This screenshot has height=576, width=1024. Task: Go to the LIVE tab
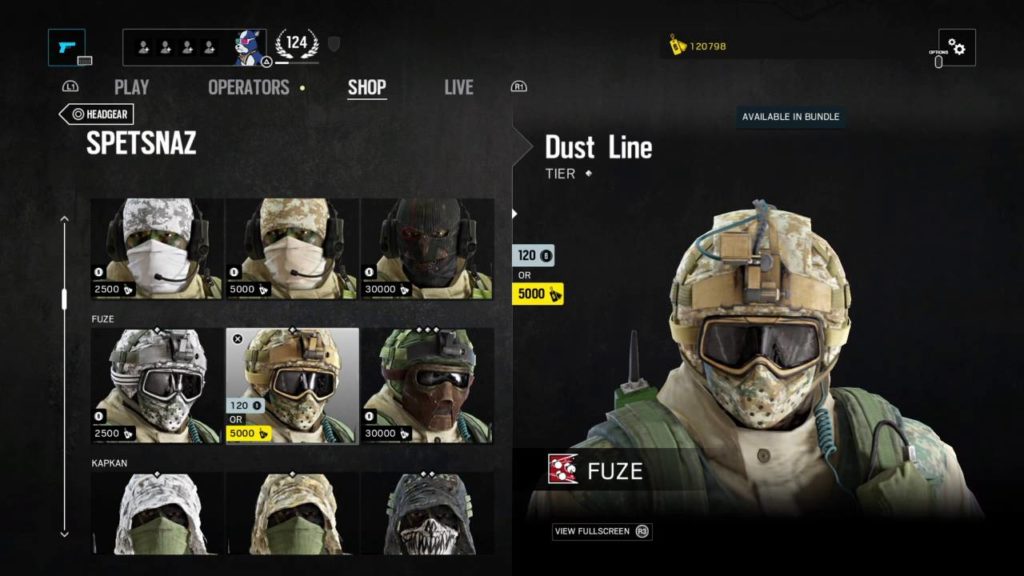click(x=458, y=88)
